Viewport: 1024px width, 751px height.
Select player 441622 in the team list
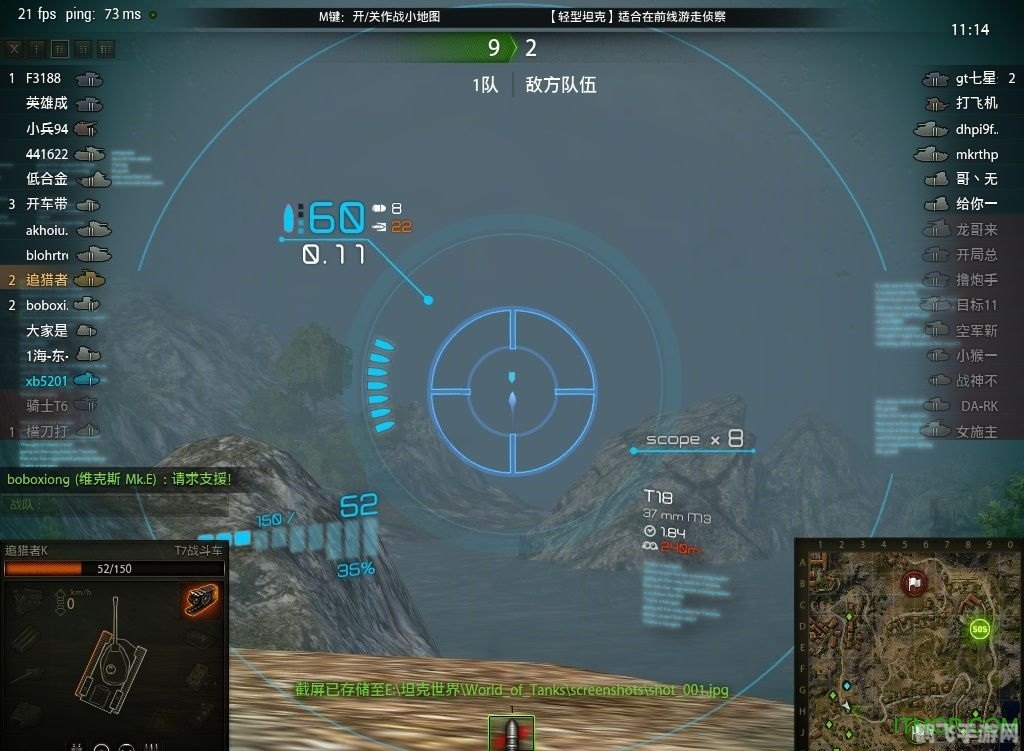click(47, 154)
